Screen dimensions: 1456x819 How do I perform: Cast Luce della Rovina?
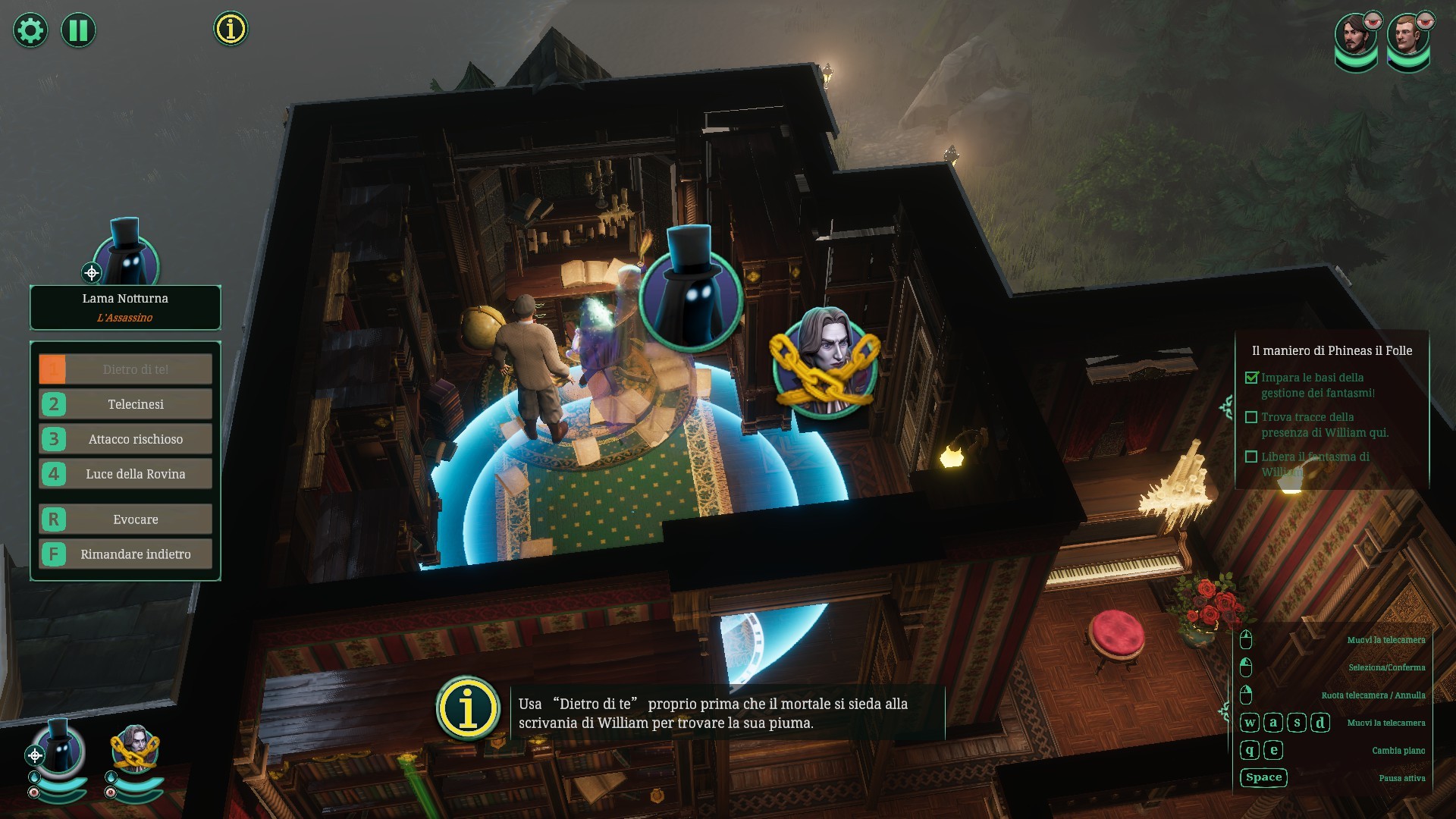[126, 474]
